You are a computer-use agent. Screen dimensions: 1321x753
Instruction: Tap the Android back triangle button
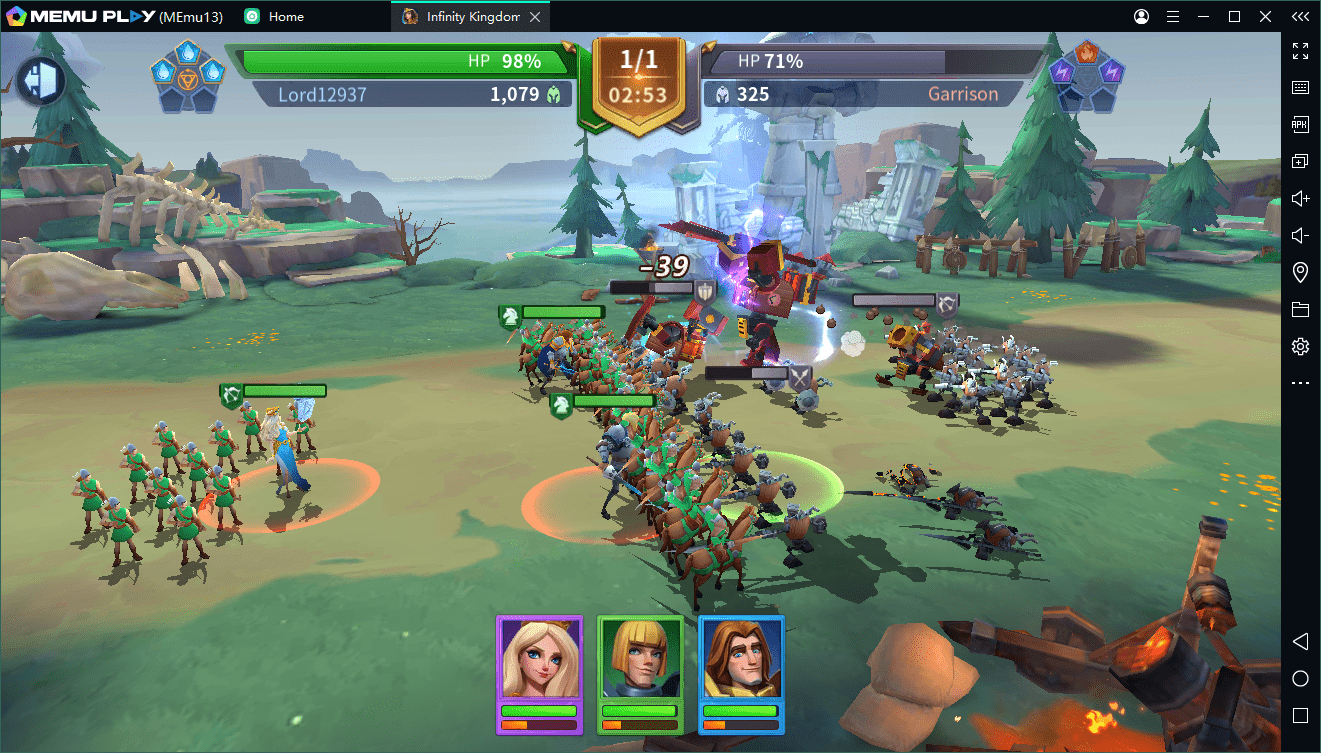[x=1300, y=641]
